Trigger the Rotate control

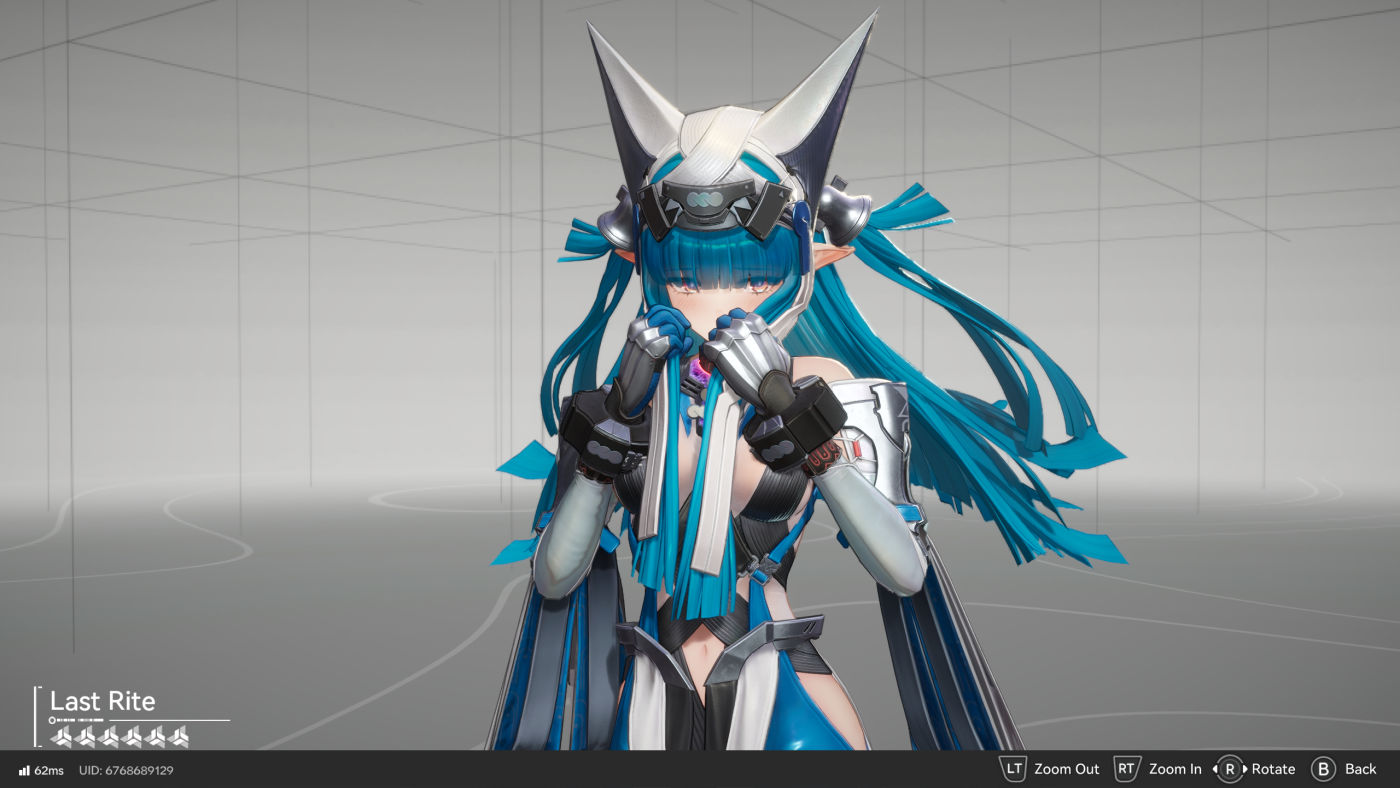1272,769
